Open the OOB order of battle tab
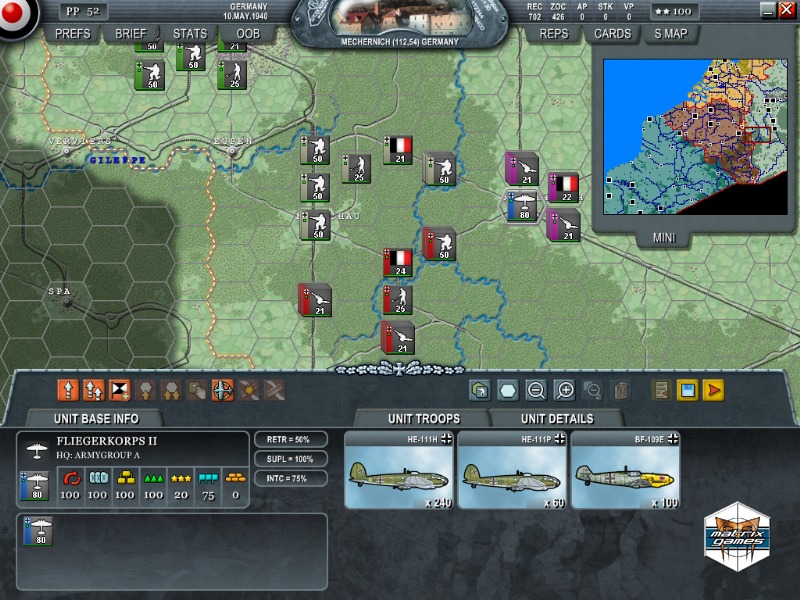The height and width of the screenshot is (600, 800). click(248, 33)
